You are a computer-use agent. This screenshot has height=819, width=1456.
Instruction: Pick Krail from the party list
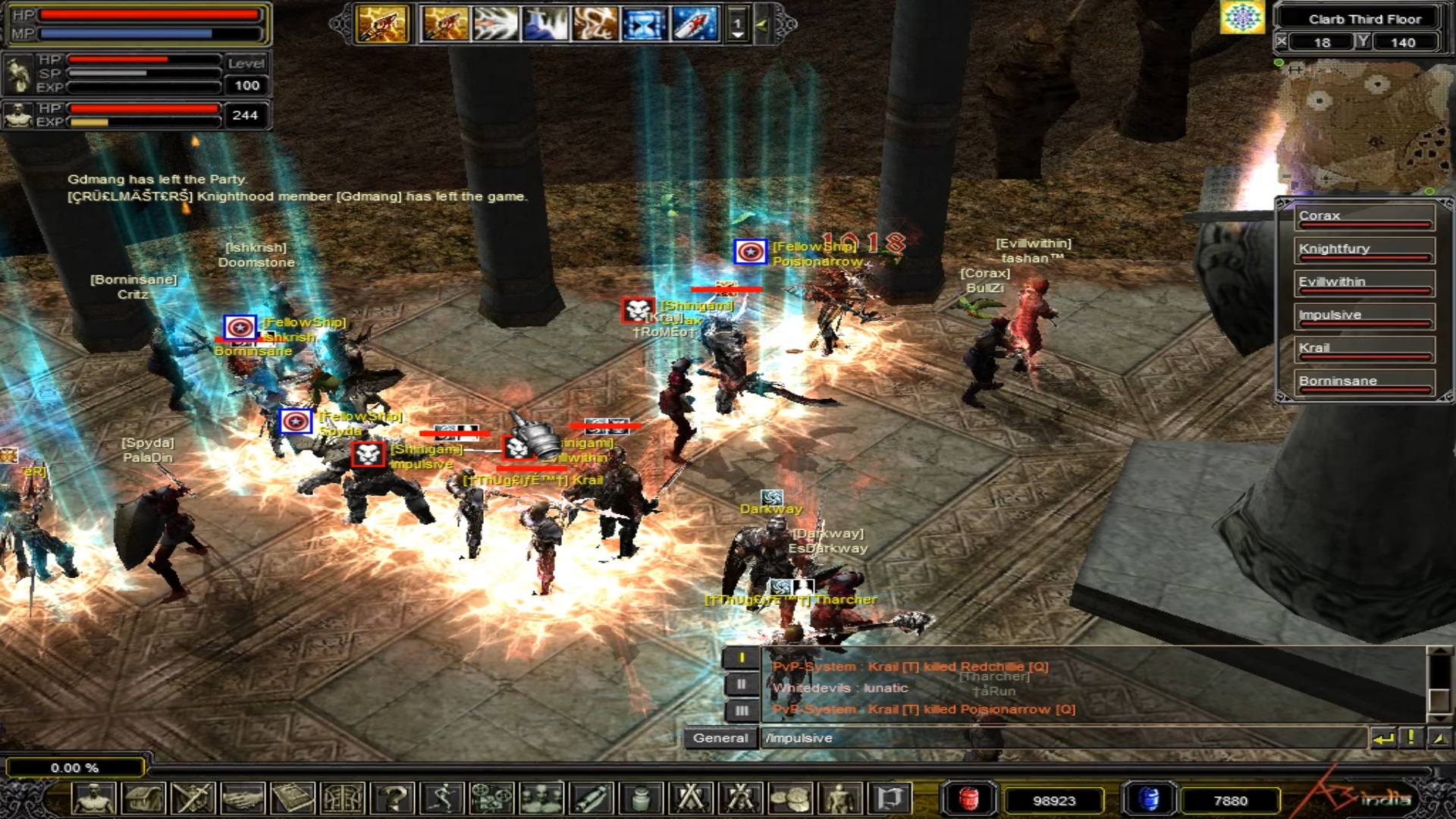coord(1363,350)
